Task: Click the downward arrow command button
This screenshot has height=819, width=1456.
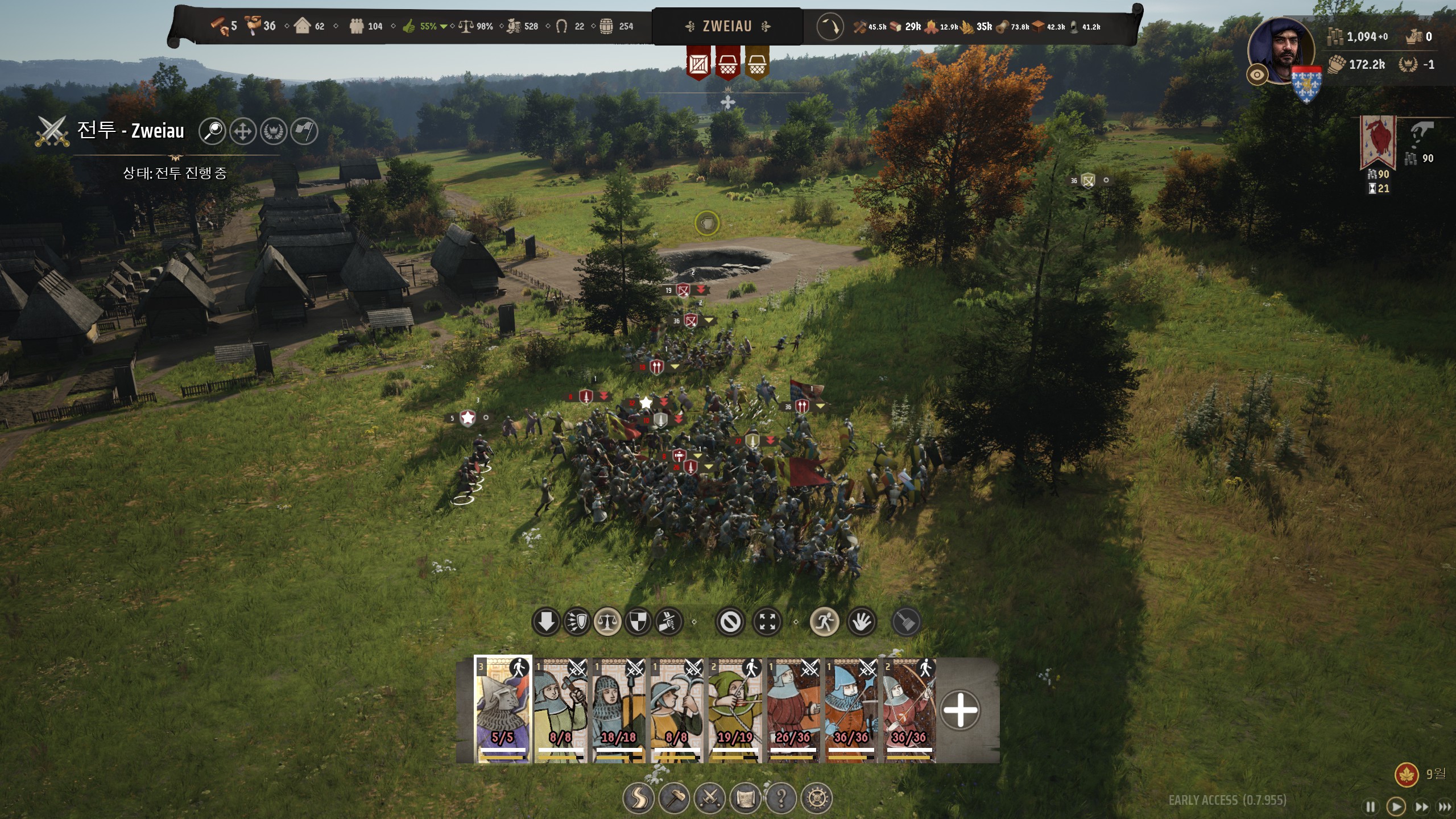Action: click(x=546, y=622)
